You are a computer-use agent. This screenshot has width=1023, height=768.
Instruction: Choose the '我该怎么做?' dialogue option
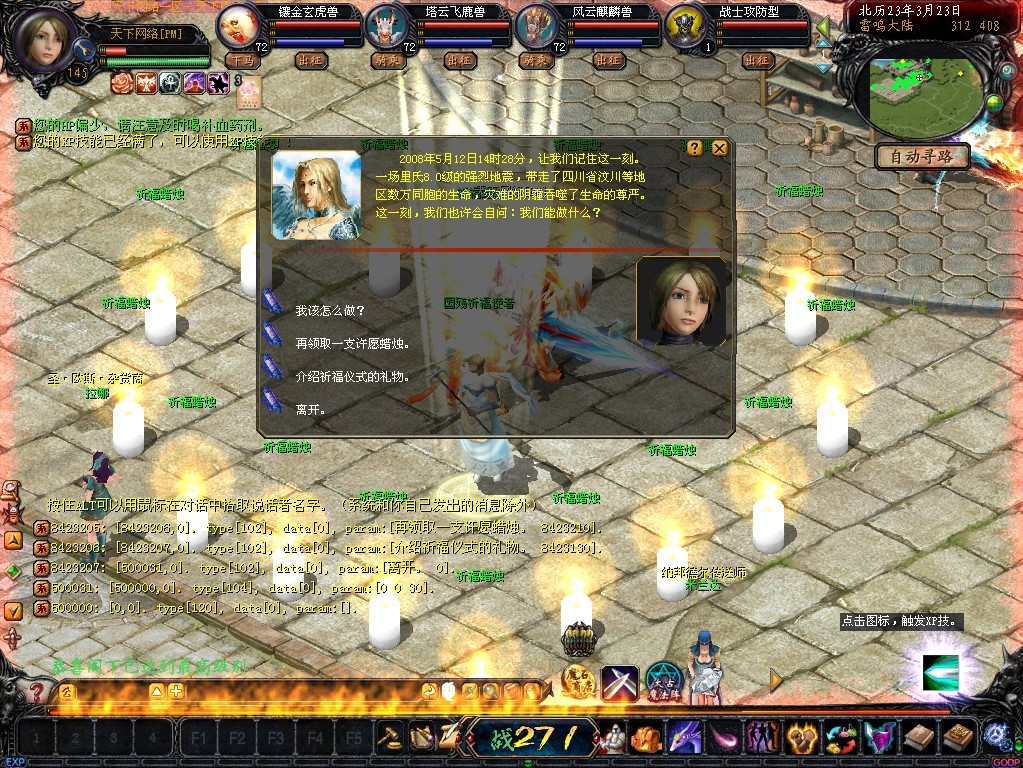(330, 311)
